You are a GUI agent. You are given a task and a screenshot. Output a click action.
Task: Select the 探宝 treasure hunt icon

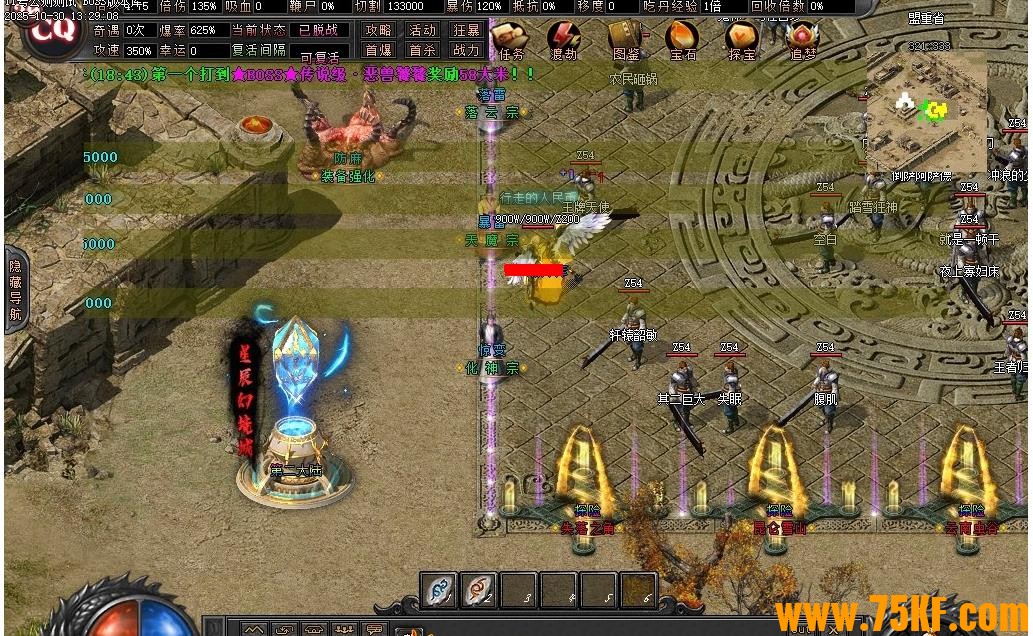[742, 38]
